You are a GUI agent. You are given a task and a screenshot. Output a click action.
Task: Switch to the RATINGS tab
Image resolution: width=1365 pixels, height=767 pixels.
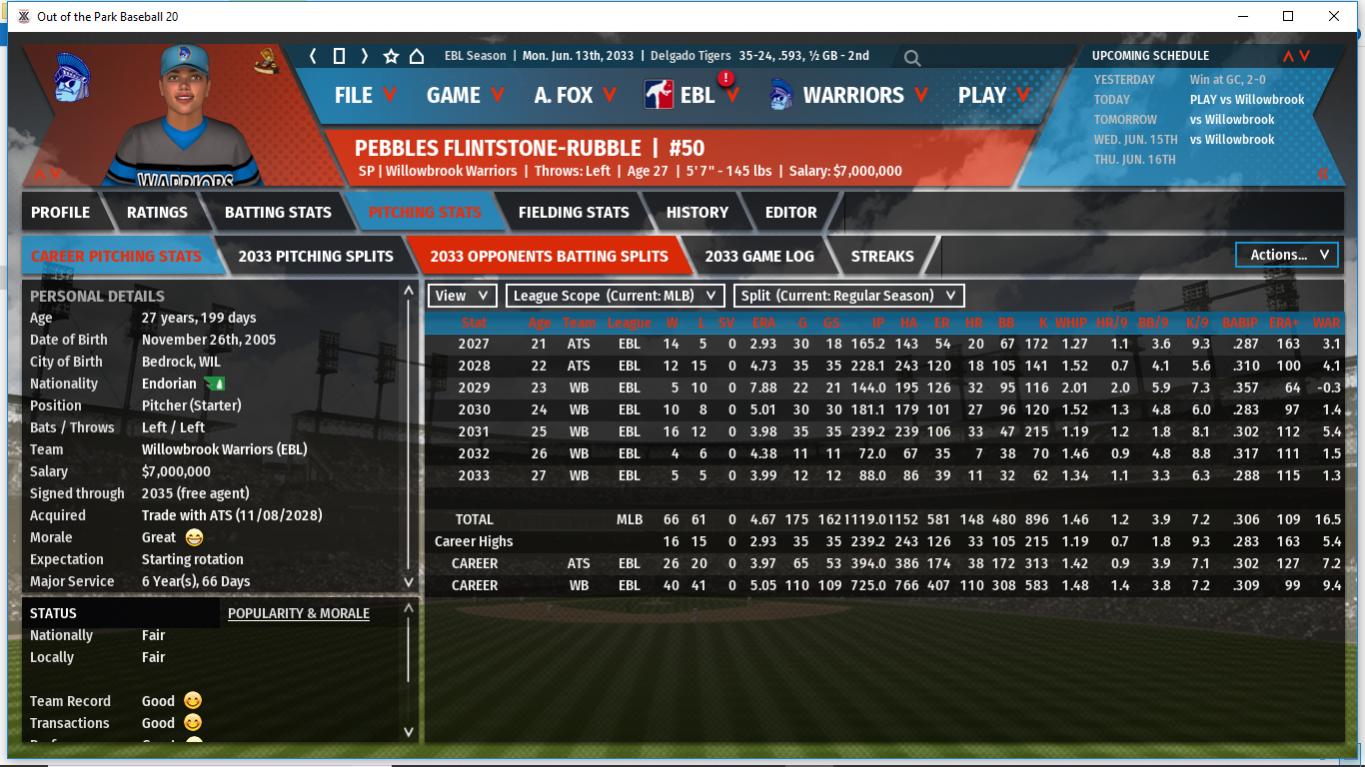[x=157, y=212]
